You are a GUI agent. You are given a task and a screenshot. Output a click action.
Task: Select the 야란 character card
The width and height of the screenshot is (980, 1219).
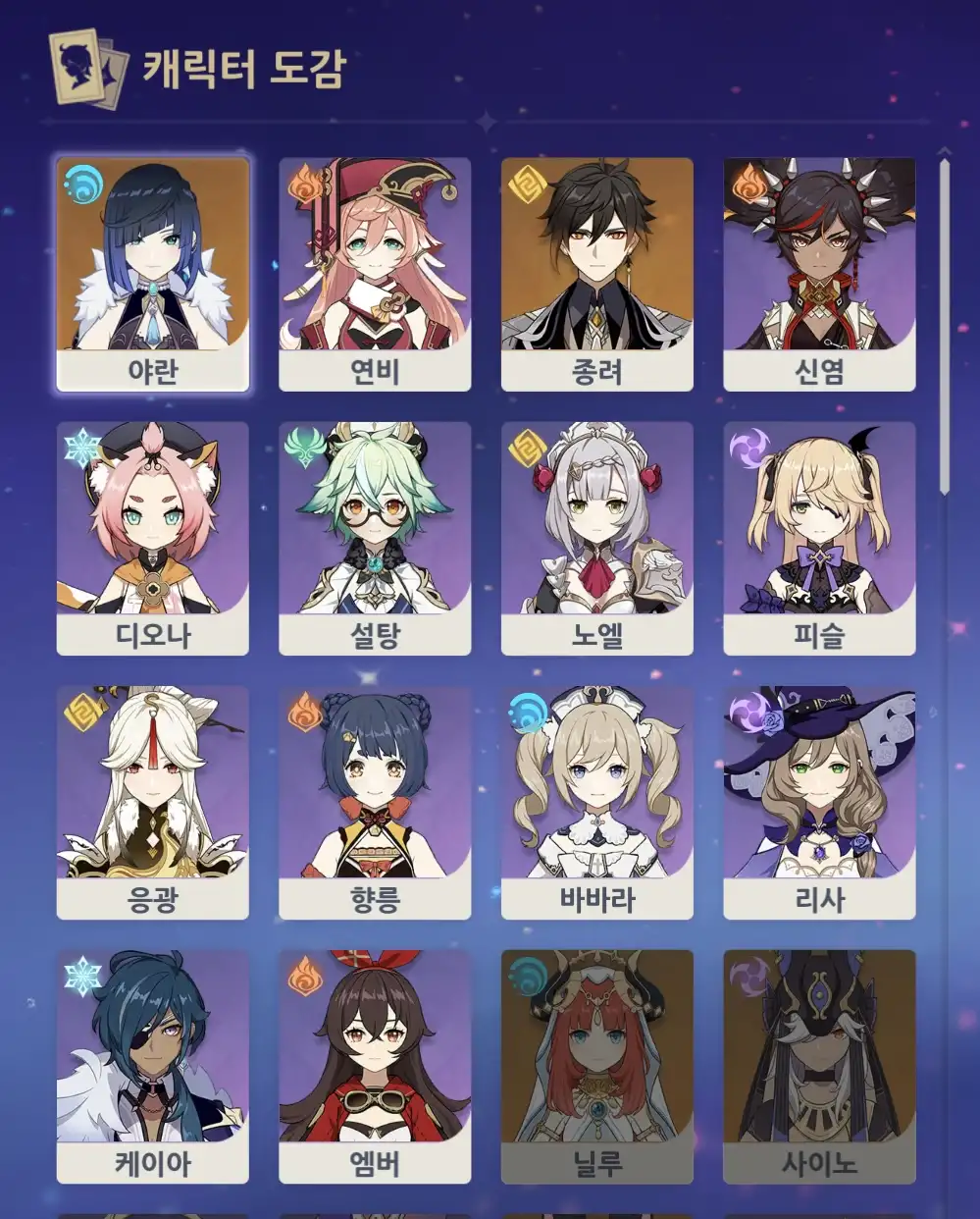[x=153, y=274]
